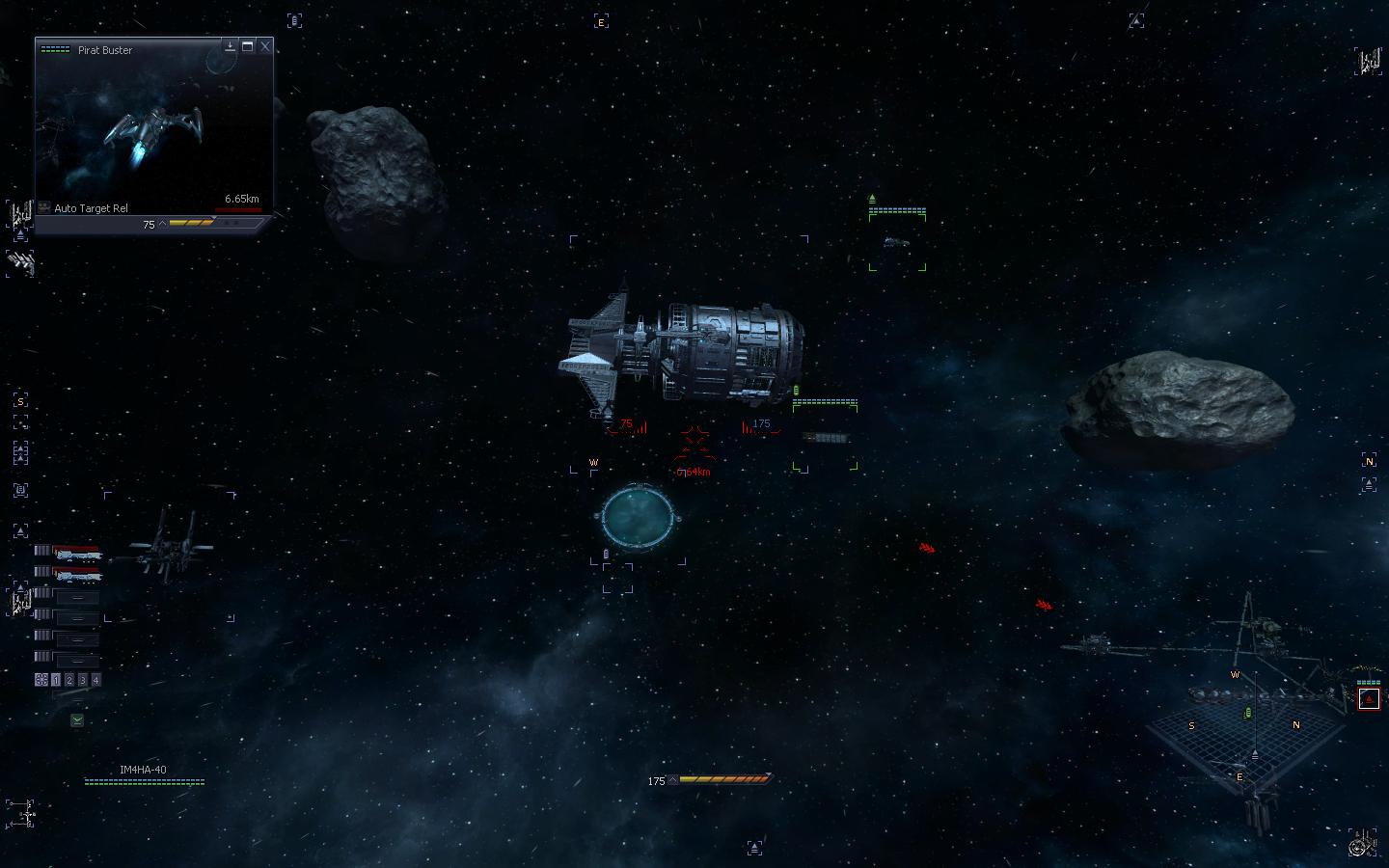Expand the green chevron below the weapon panel
Viewport: 1389px width, 868px height.
77,719
